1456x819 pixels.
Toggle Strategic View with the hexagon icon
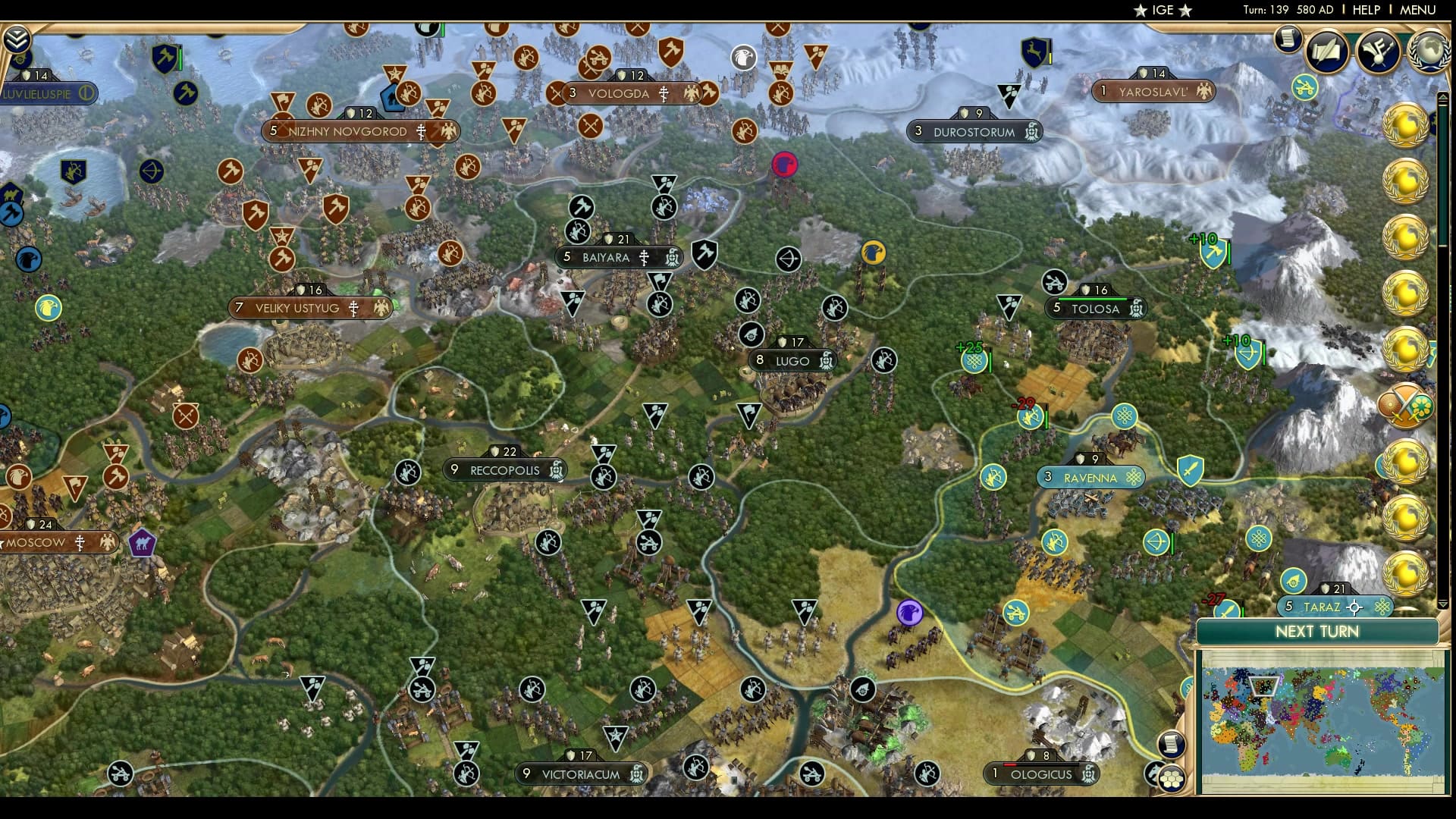coord(1172,780)
